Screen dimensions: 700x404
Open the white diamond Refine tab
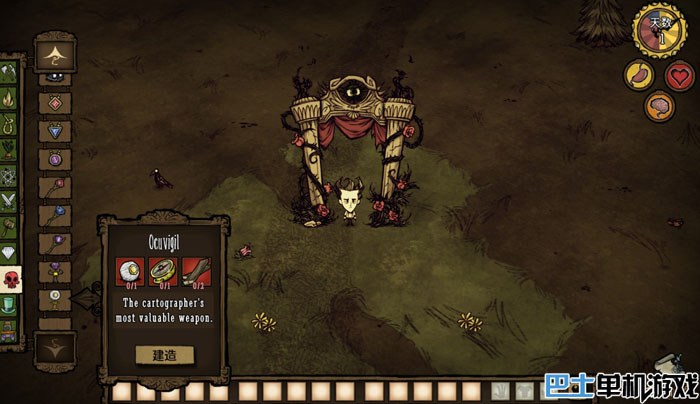click(9, 253)
